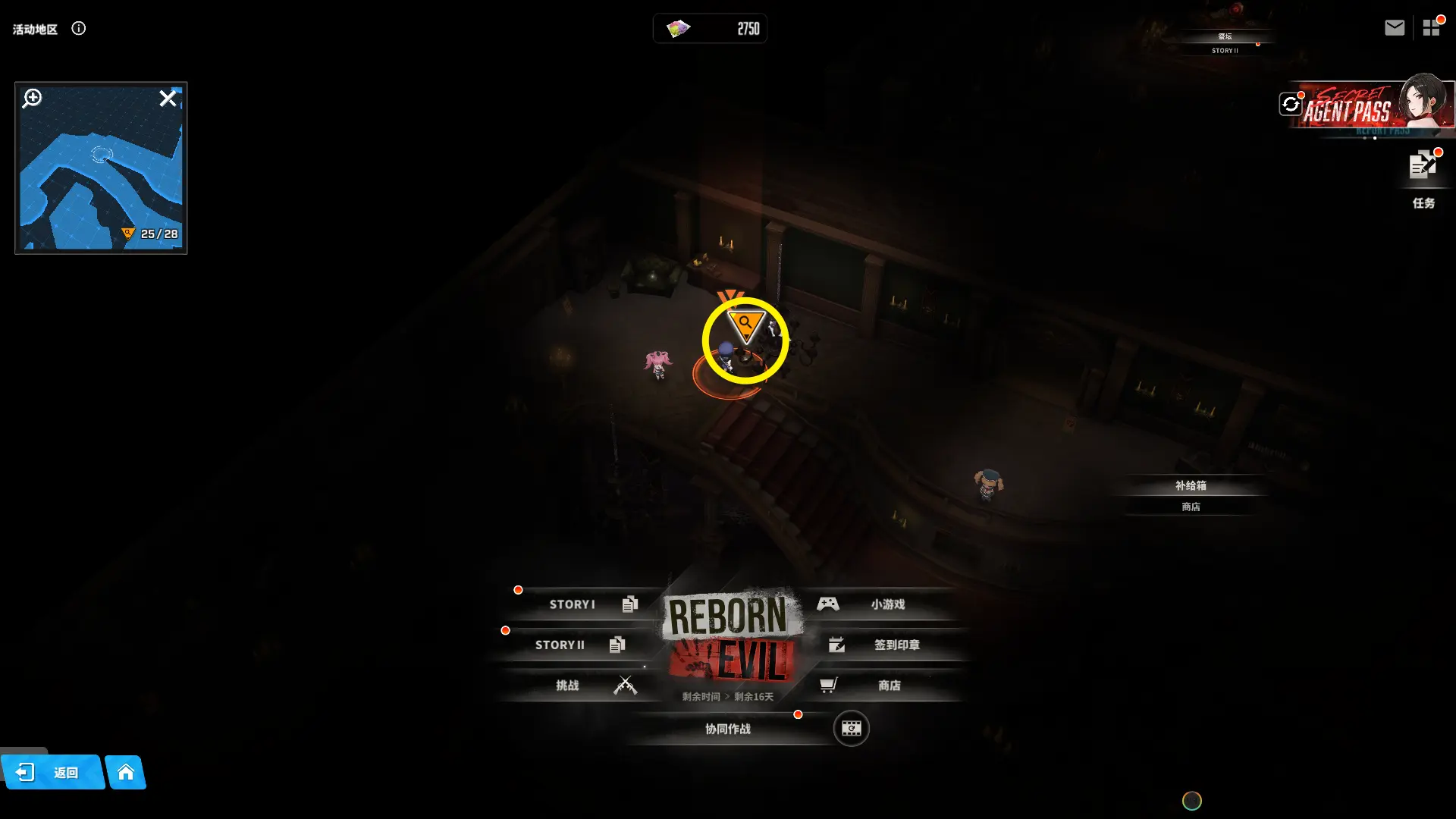Click the film reel replay icon
Screen dimensions: 1456x819
pos(851,729)
